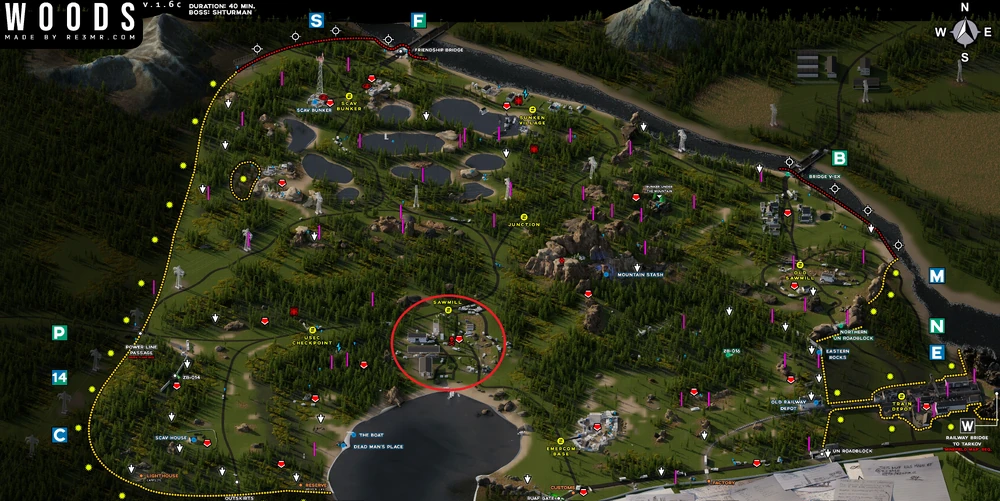Screen dimensions: 1000x501
Task: Select the green P map marker
Action: pyautogui.click(x=59, y=333)
